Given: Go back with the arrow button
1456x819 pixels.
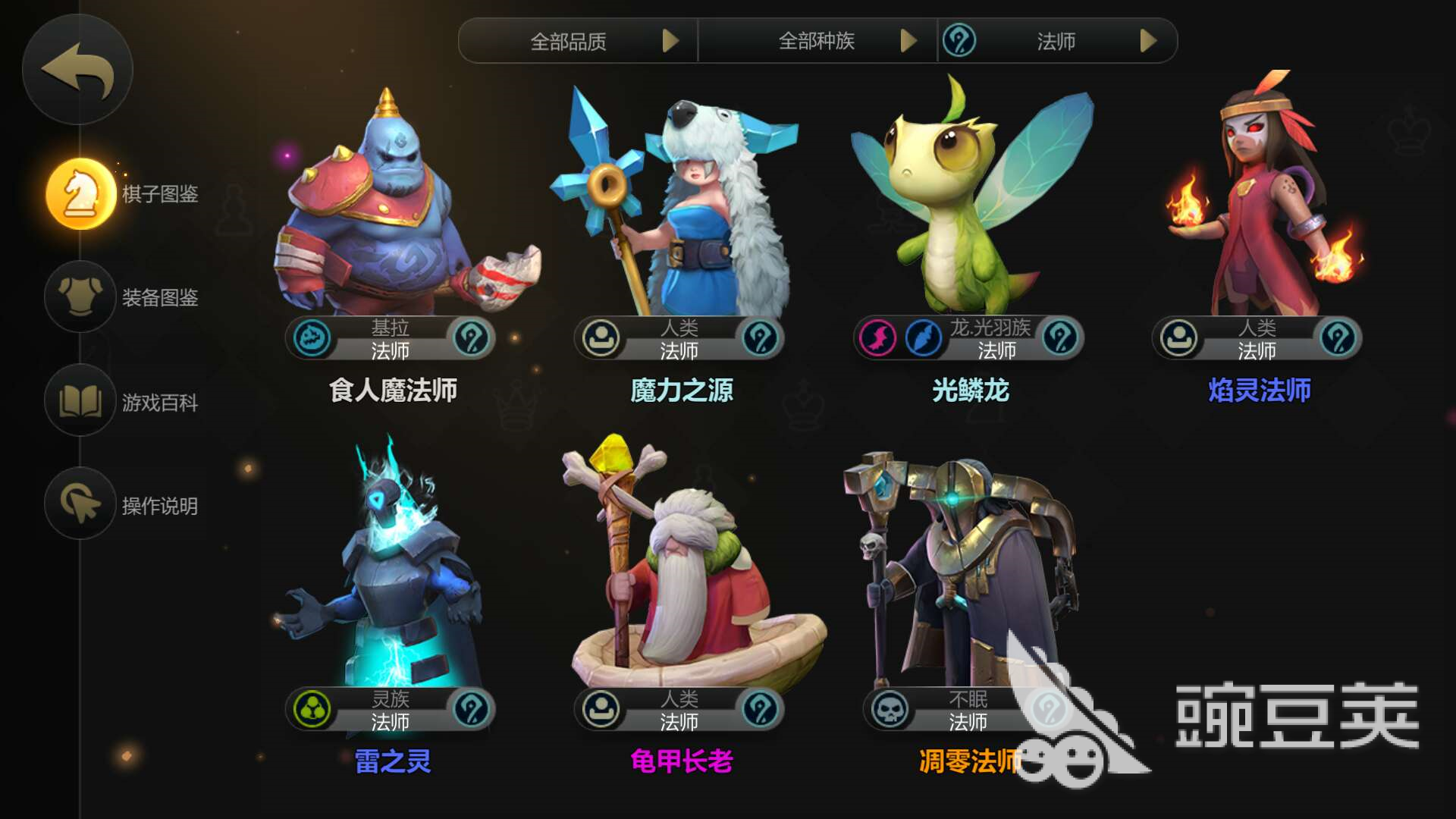Looking at the screenshot, I should [77, 70].
